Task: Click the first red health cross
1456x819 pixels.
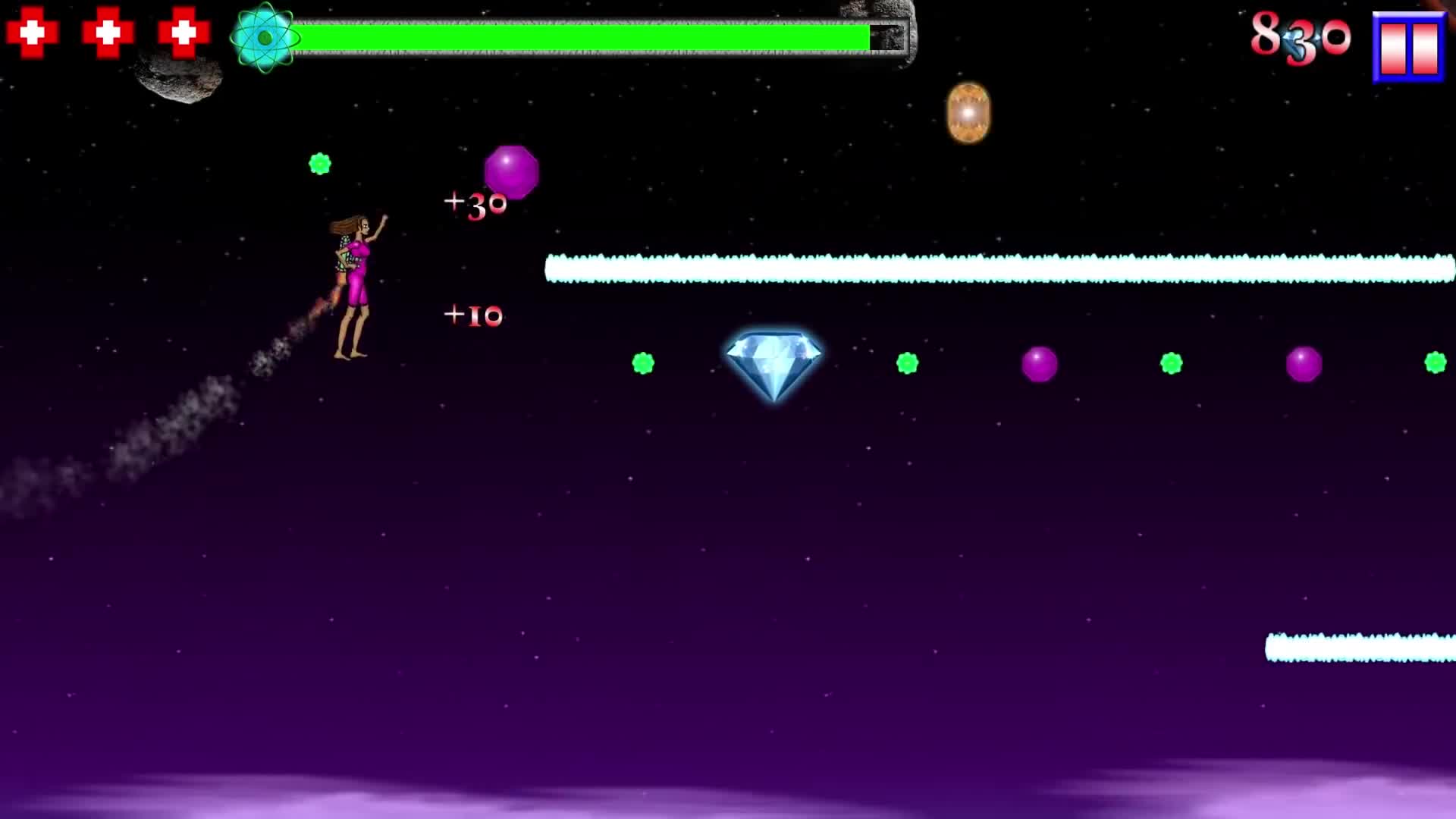Action: coord(30,33)
